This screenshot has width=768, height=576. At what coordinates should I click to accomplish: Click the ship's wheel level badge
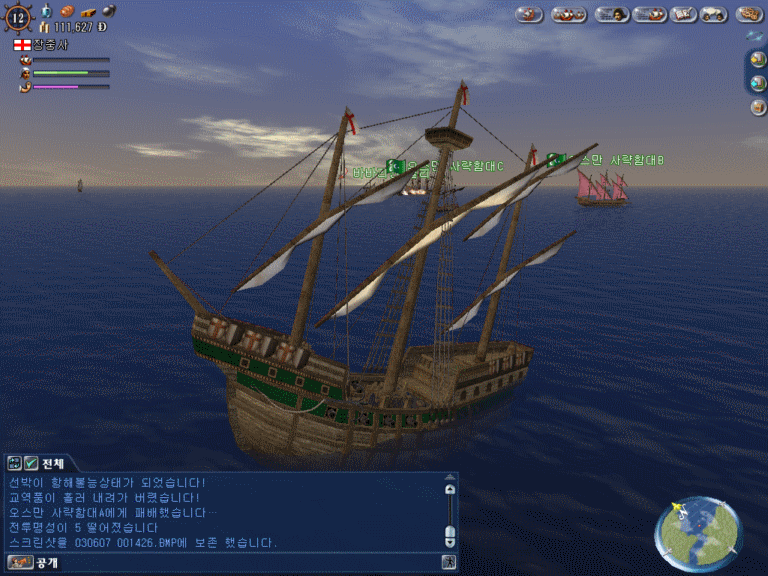pyautogui.click(x=21, y=16)
